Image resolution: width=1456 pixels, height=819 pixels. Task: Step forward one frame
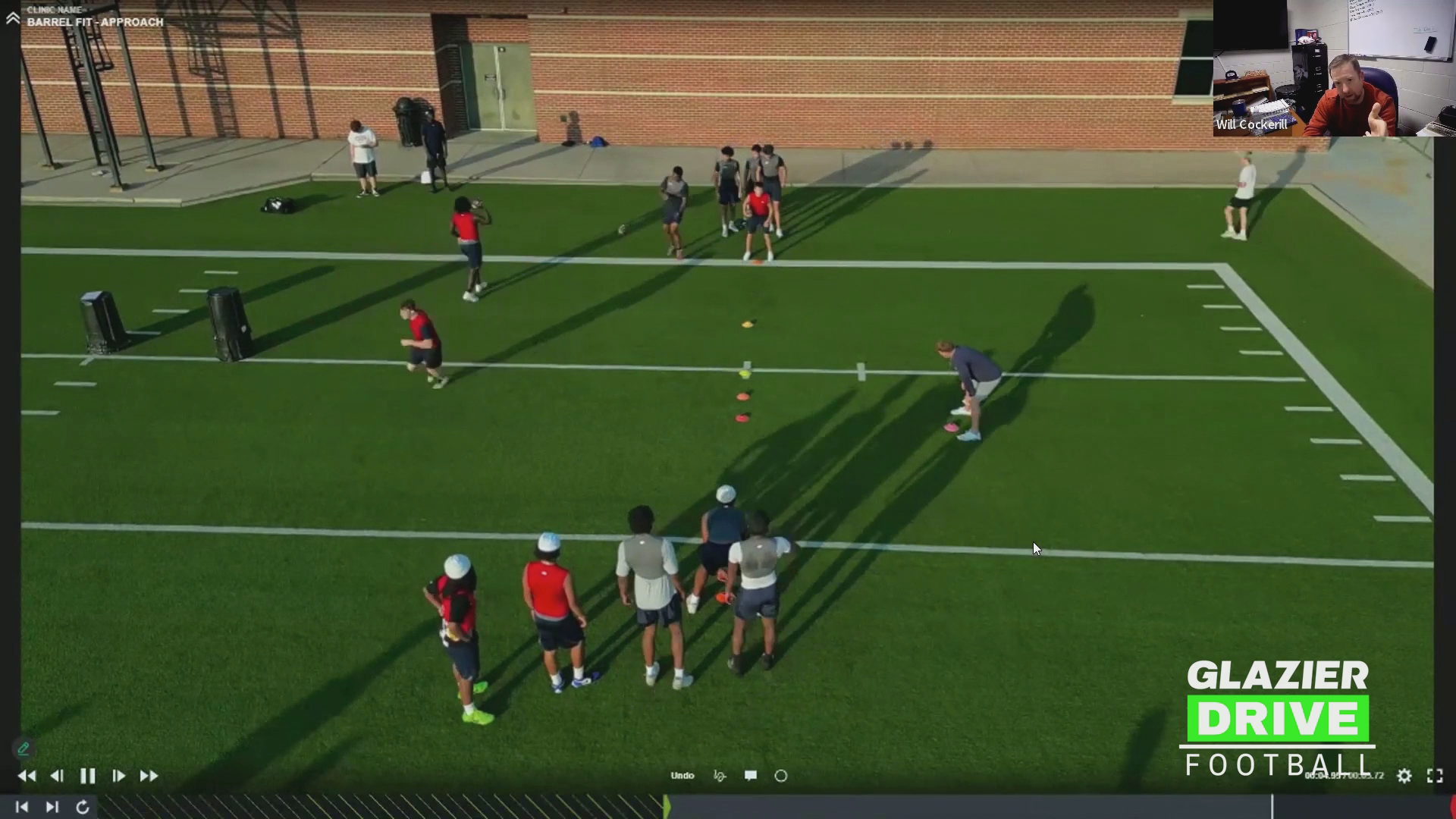[x=118, y=776]
